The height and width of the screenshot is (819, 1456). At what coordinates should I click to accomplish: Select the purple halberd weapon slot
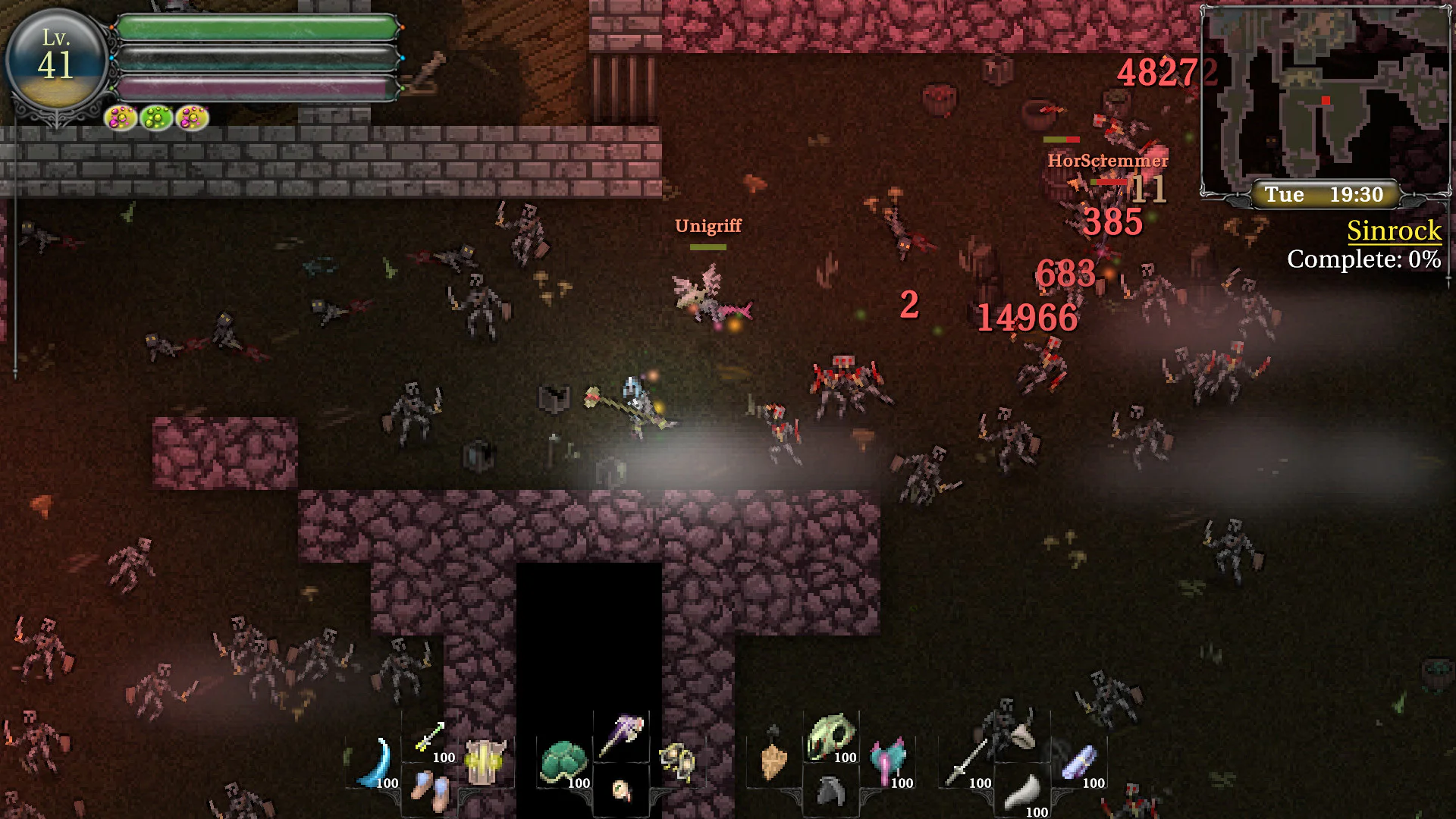[x=622, y=734]
